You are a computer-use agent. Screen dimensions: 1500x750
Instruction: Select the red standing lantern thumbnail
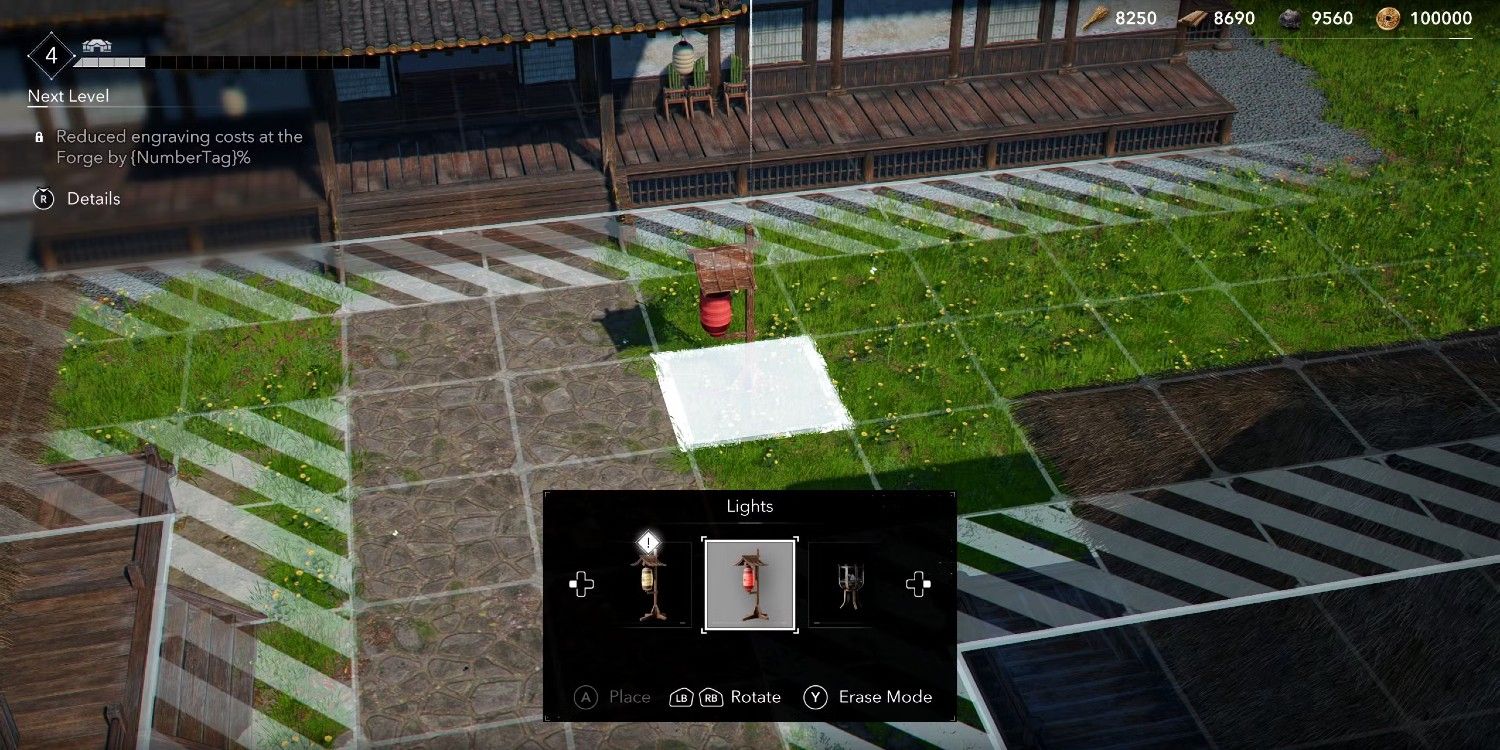749,585
